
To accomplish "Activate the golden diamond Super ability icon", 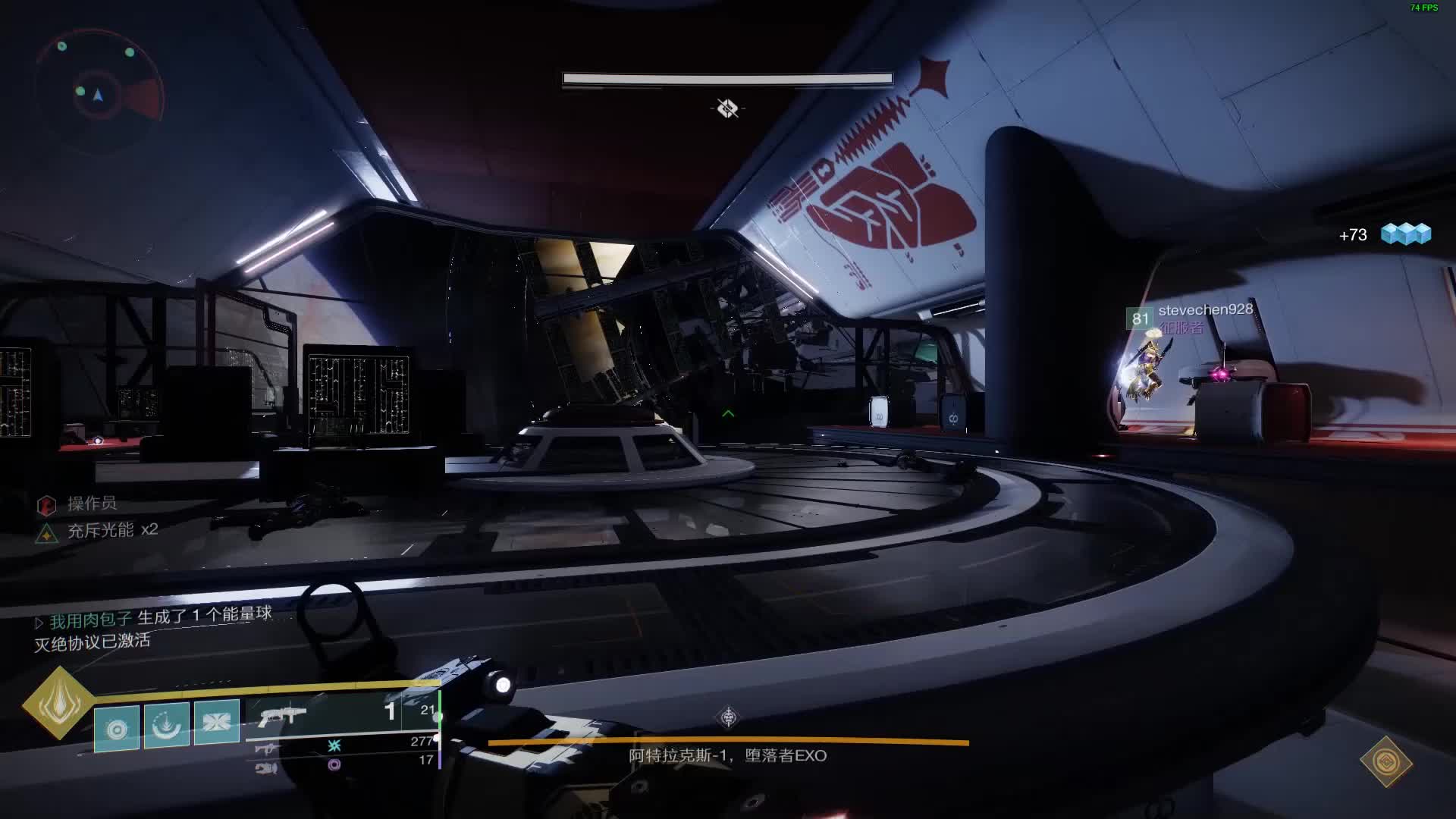I will tap(59, 704).
